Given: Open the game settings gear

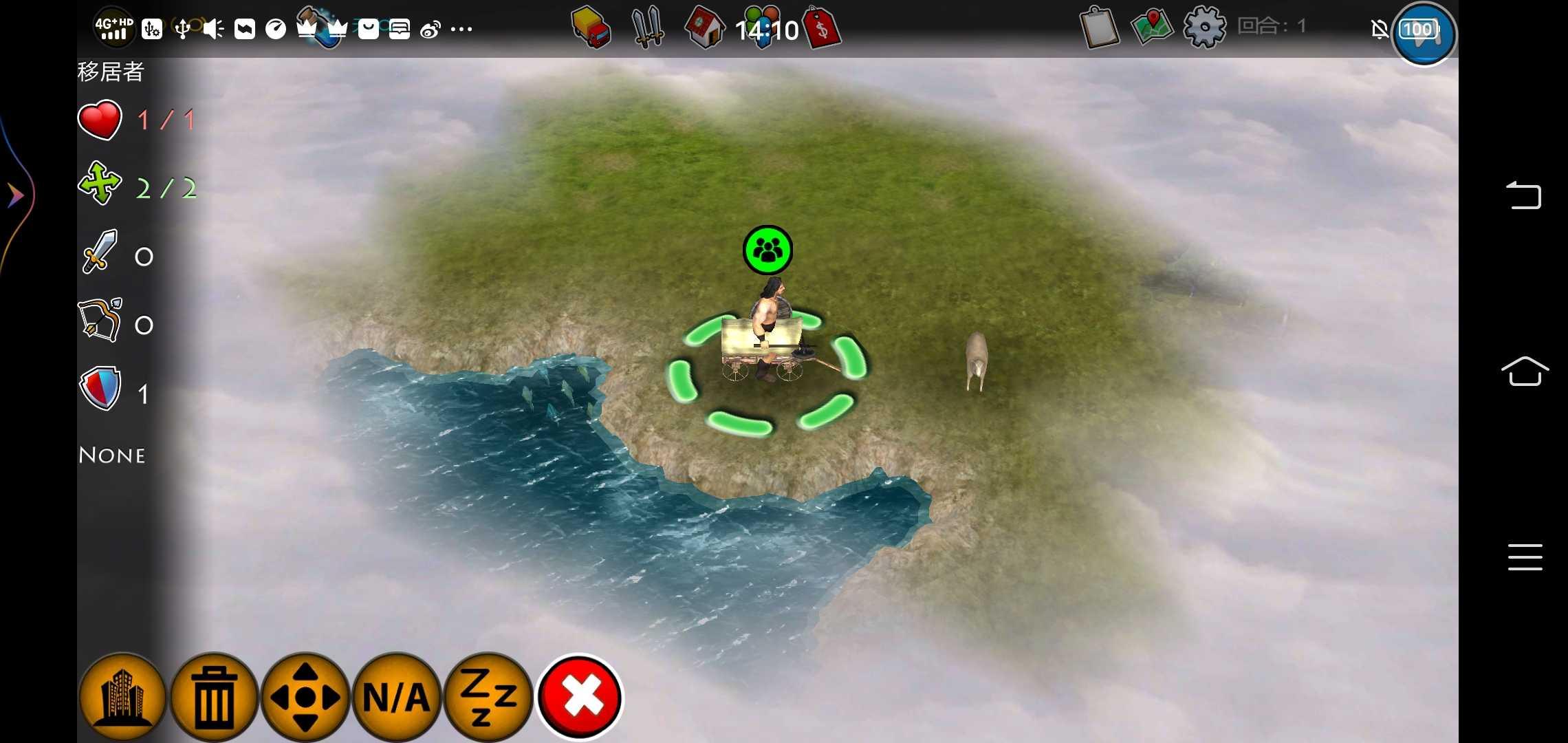Looking at the screenshot, I should (x=1204, y=28).
